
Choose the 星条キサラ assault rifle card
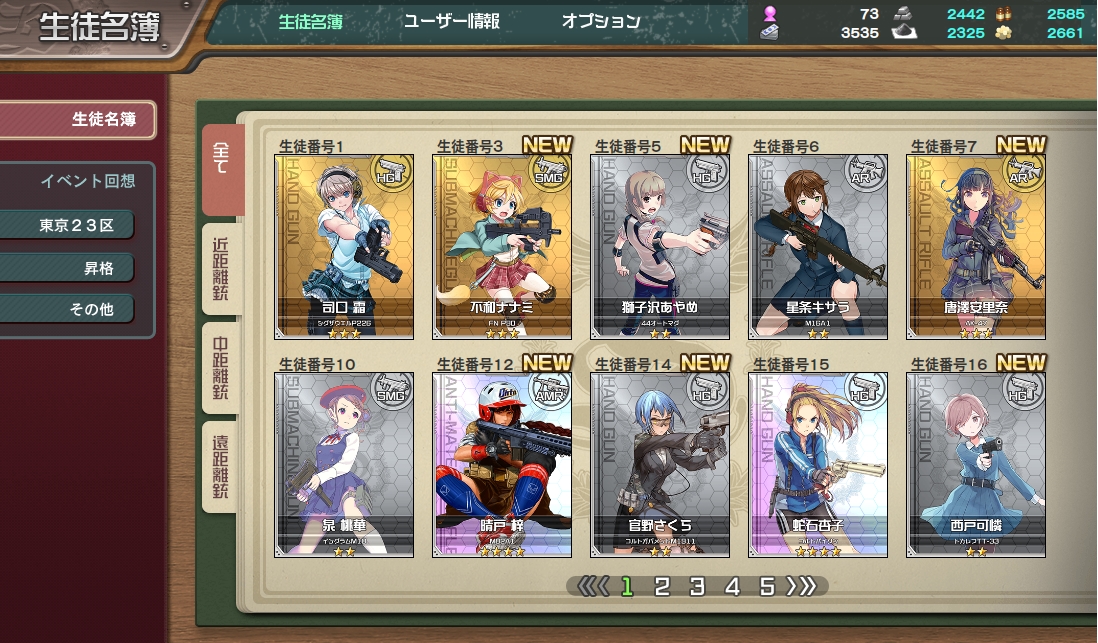coord(818,246)
